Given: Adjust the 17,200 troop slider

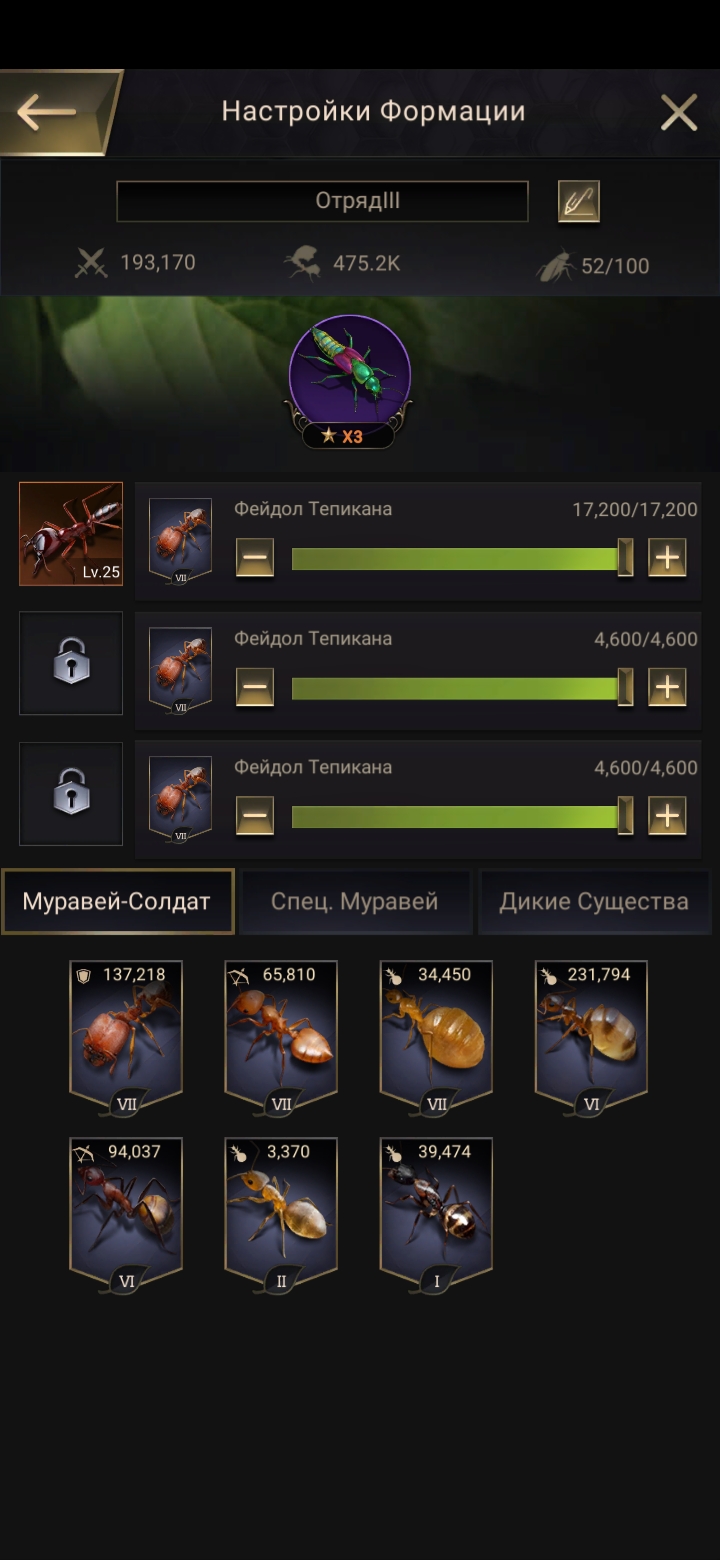Looking at the screenshot, I should click(460, 557).
